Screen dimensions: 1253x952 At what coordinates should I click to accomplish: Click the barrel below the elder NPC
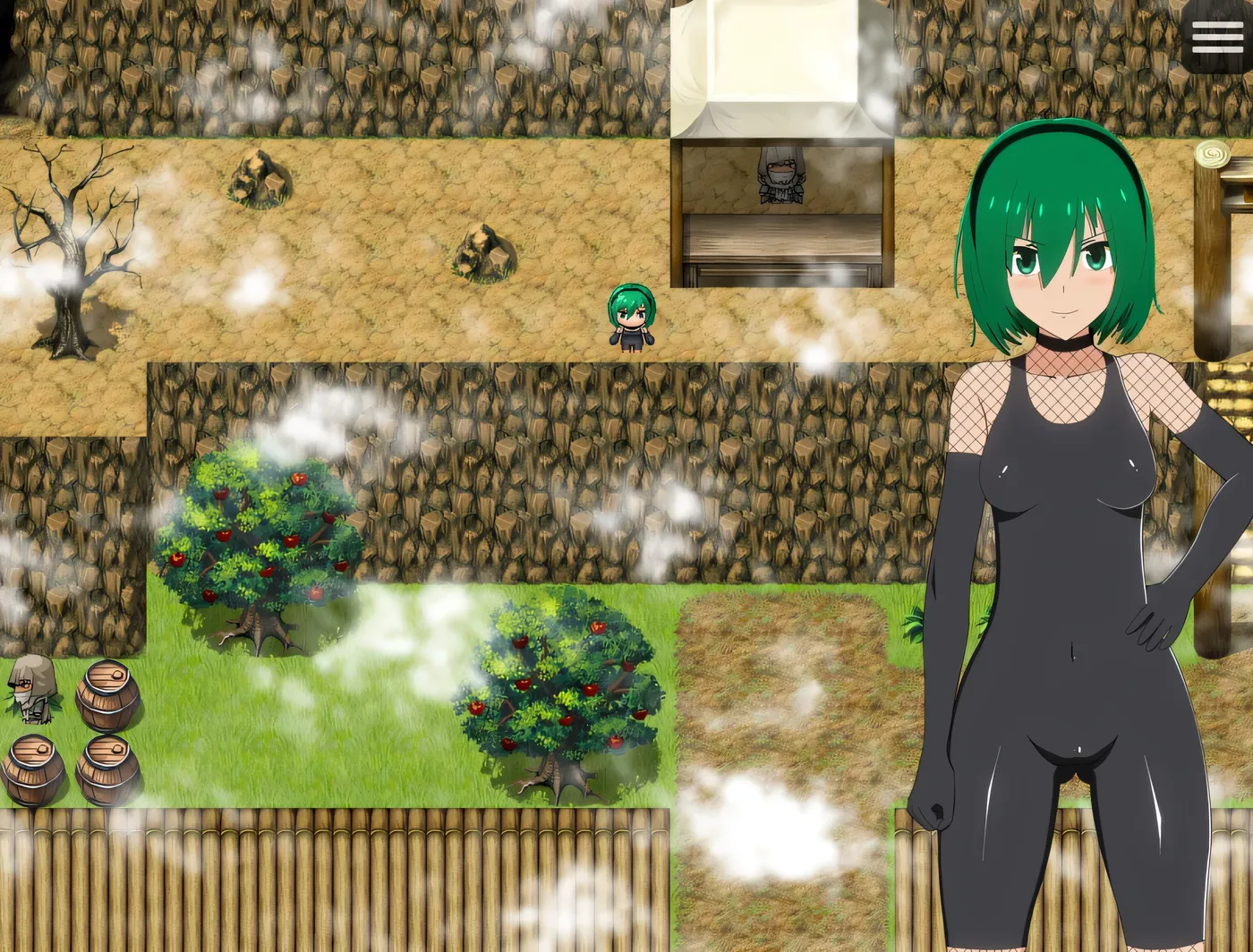(106, 769)
